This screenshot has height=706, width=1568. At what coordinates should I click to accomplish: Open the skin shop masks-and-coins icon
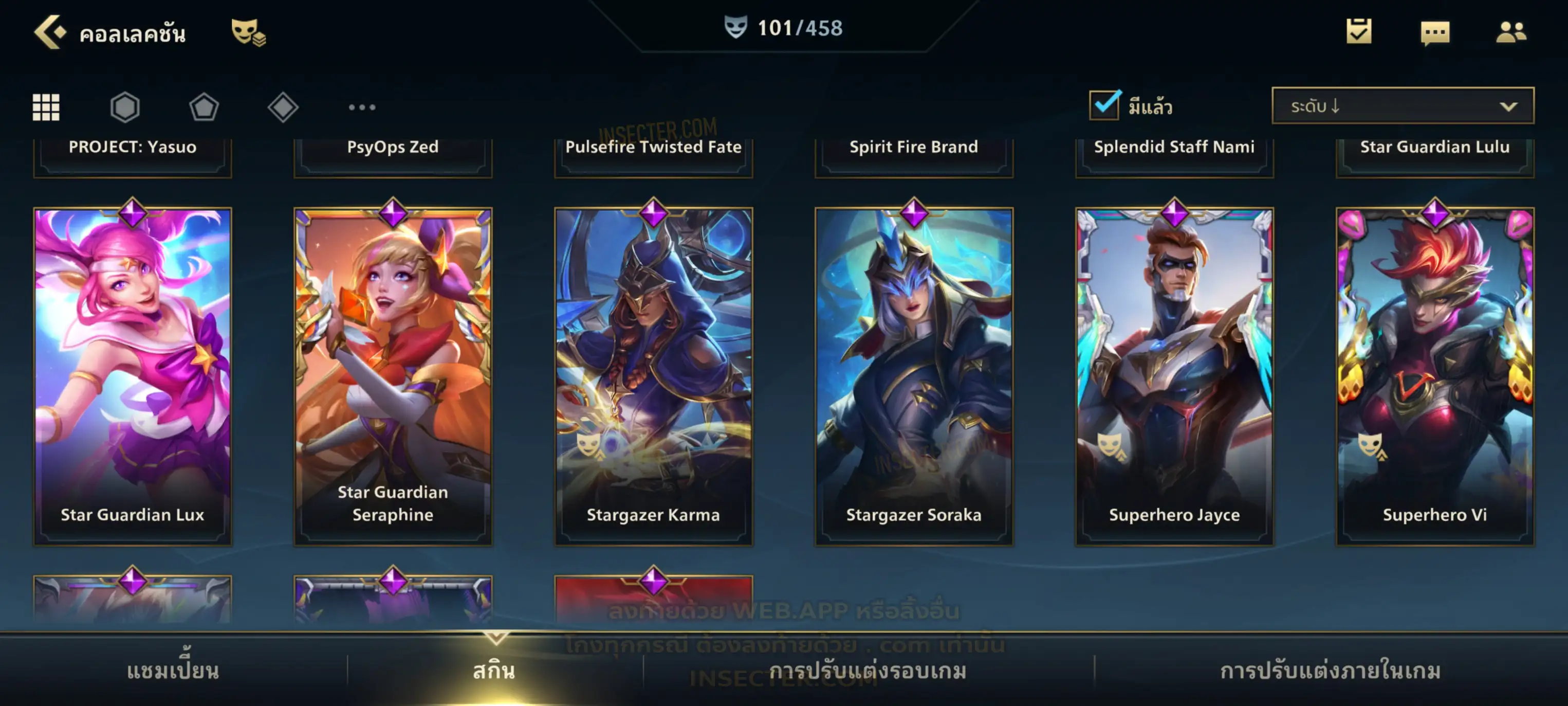248,32
